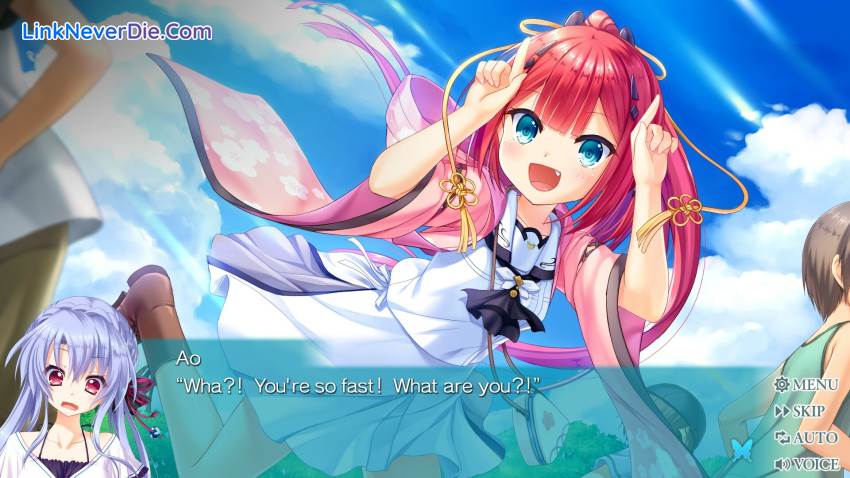Open the MENU option
850x478 pixels.
coord(806,385)
